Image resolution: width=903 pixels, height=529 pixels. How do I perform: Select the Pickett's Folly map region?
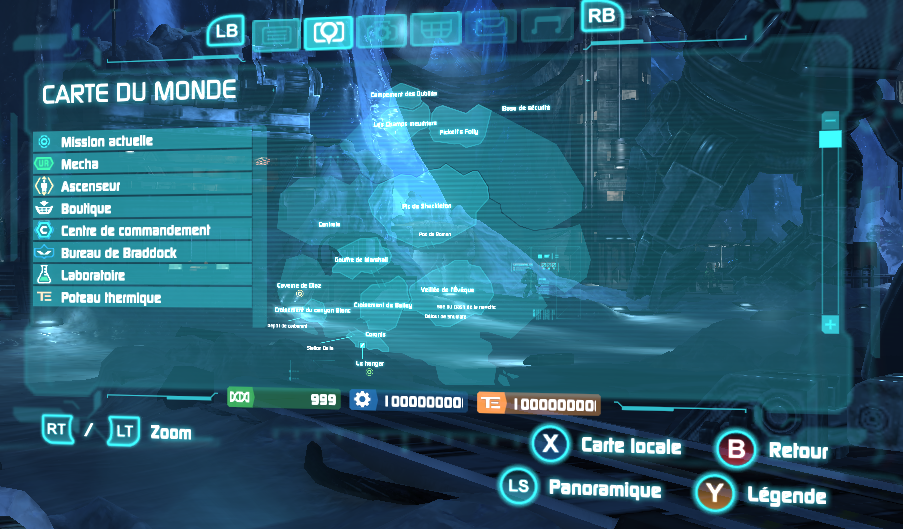point(458,131)
